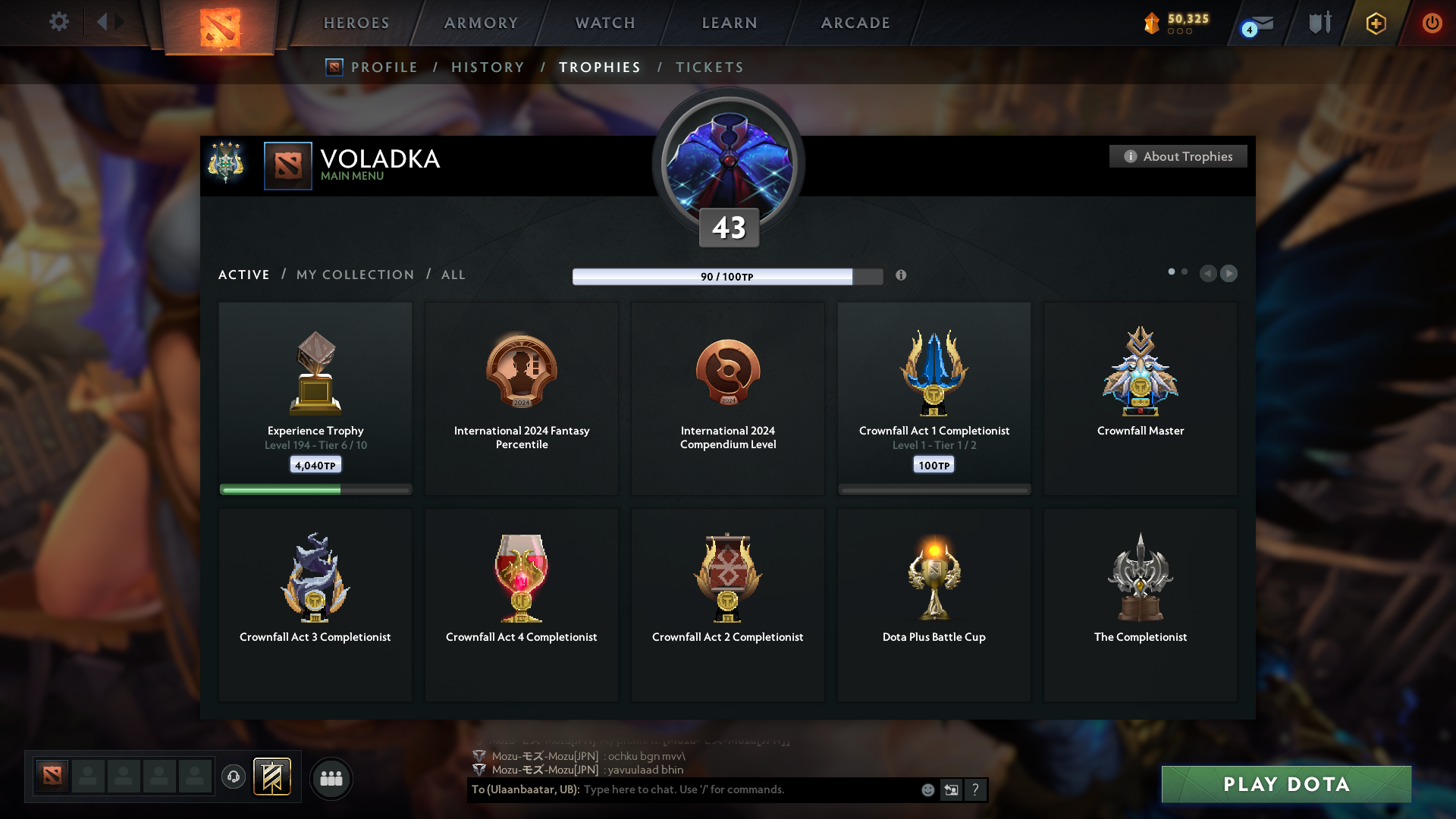The image size is (1456, 819).
Task: Open the settings gear
Action: point(59,22)
